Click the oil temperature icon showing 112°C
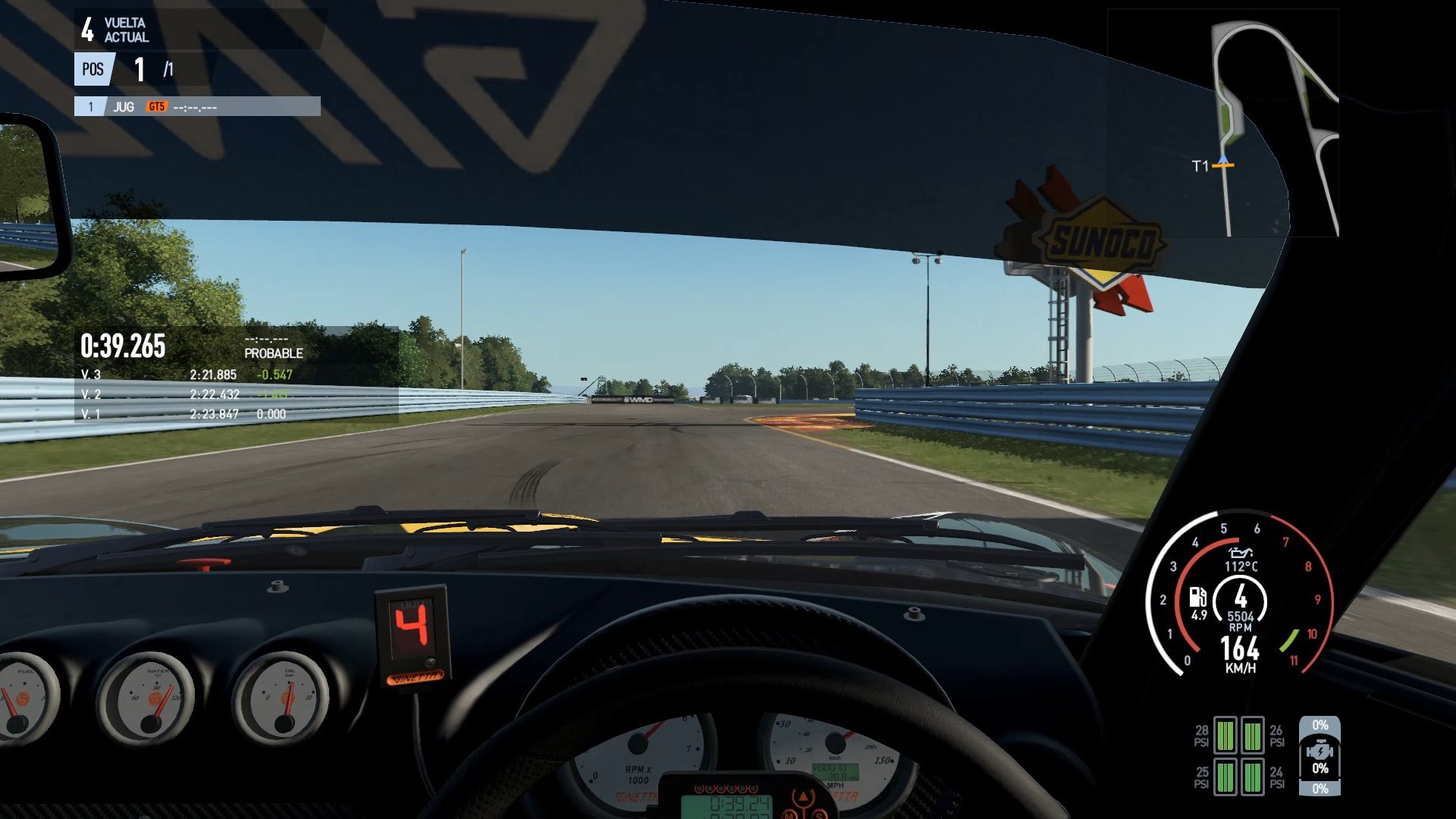This screenshot has width=1456, height=819. pos(1239,559)
